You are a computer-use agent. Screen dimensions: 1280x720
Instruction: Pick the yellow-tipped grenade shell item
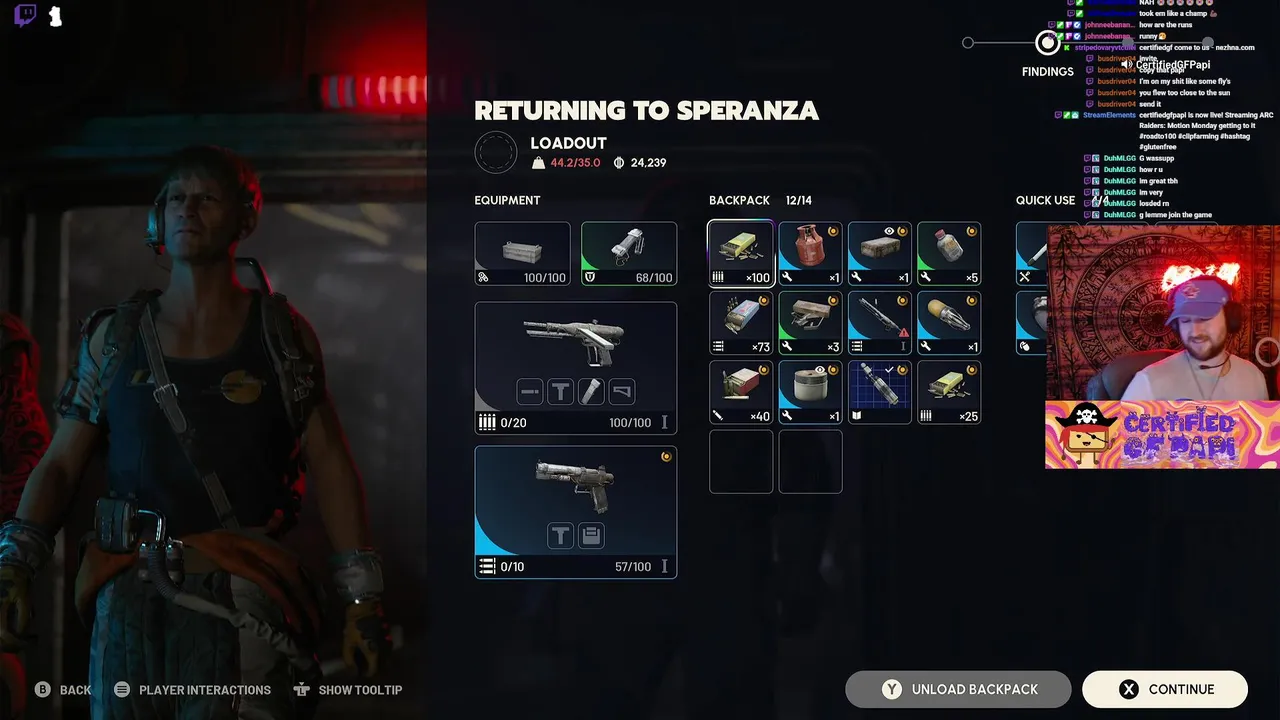(949, 323)
